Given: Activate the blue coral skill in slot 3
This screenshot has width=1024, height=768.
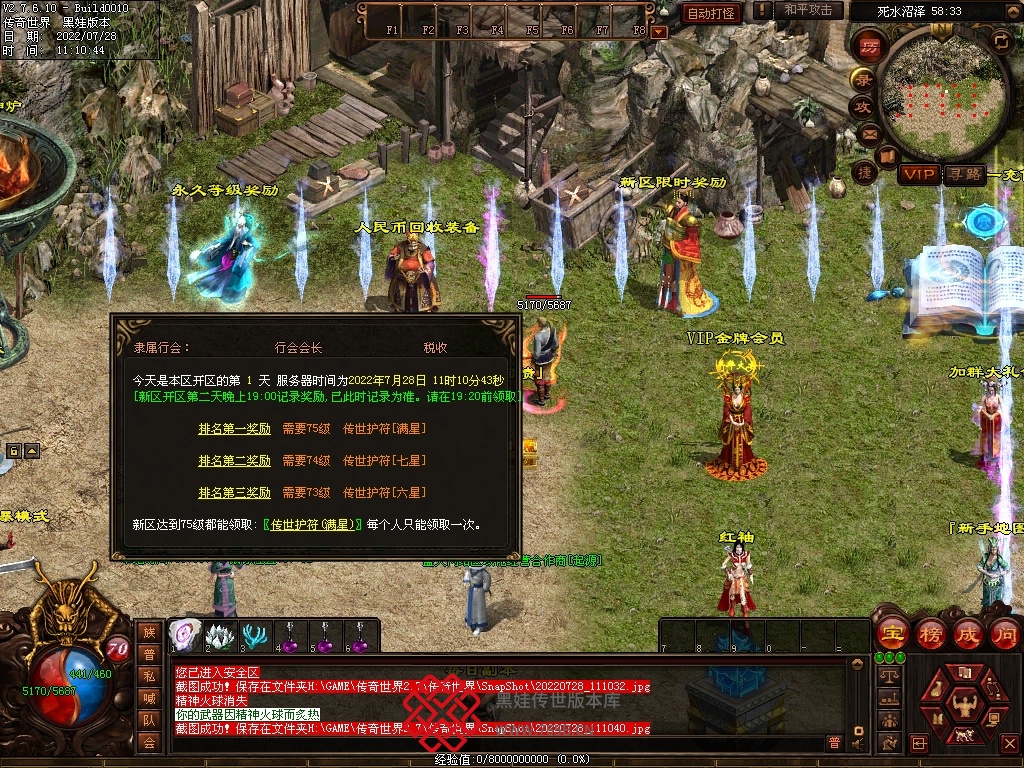Looking at the screenshot, I should tap(254, 636).
